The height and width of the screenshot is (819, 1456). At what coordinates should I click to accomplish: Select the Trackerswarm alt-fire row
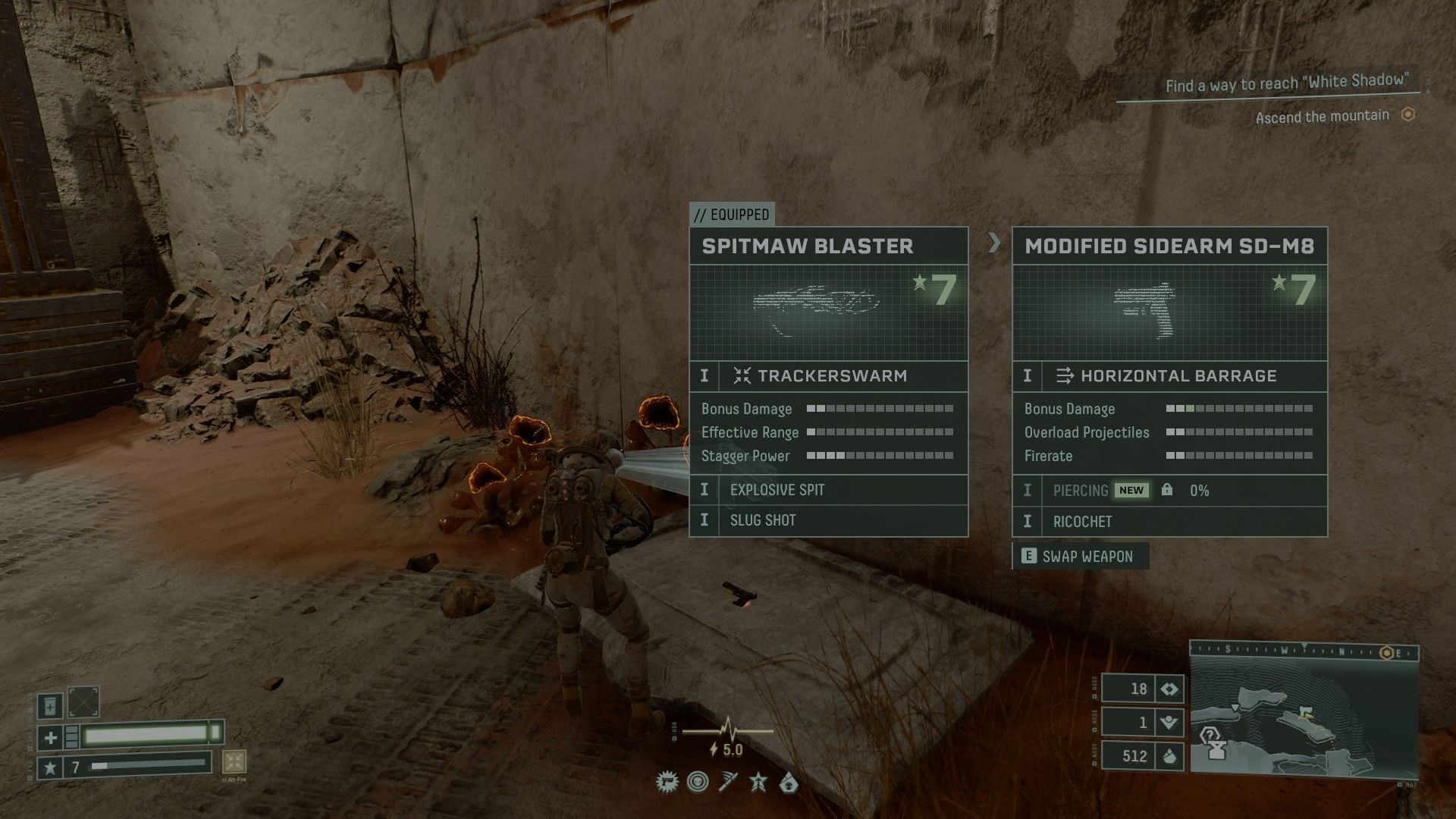click(828, 375)
